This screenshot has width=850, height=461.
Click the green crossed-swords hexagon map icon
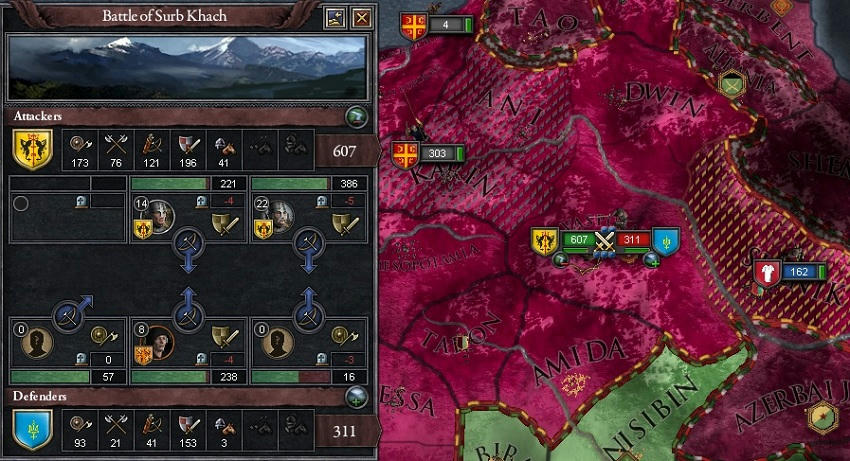736,84
